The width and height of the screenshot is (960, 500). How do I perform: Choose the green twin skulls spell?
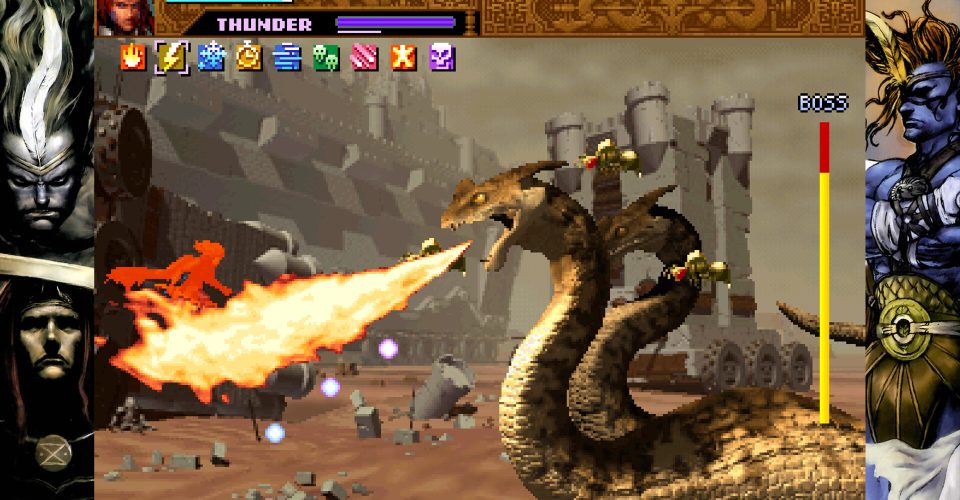(x=326, y=57)
